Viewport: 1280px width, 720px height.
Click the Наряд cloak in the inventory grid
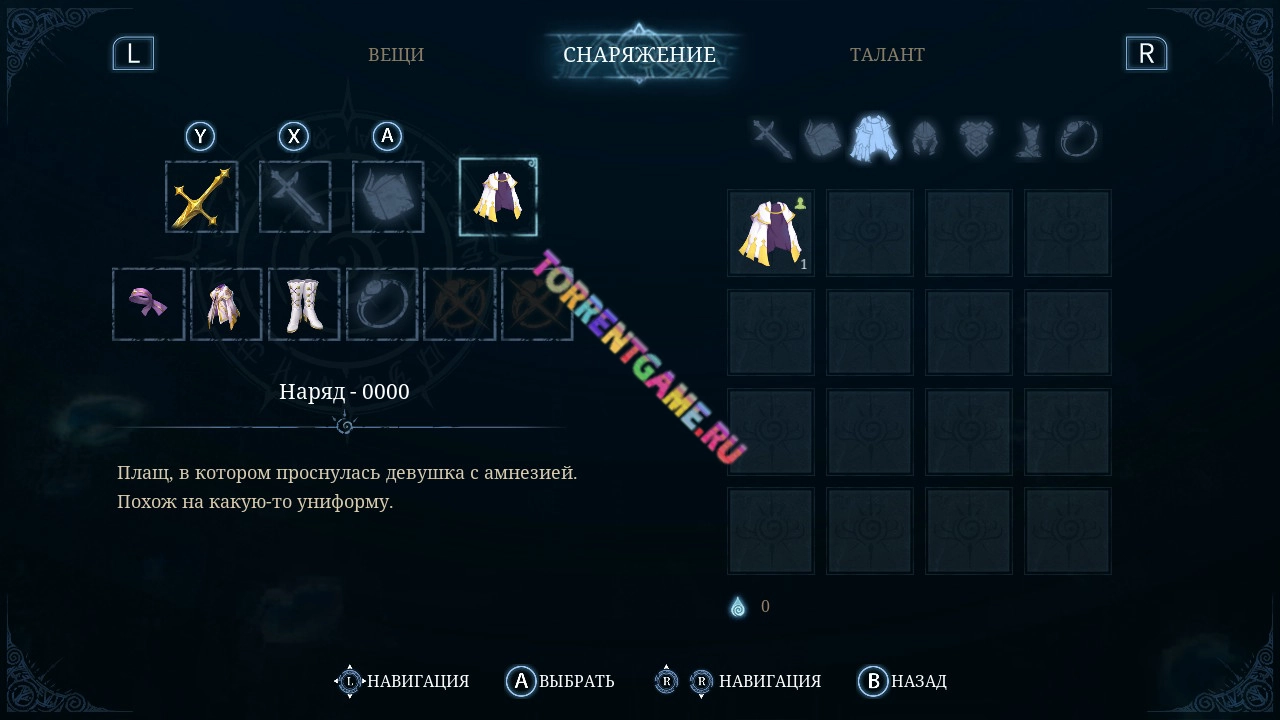click(771, 233)
